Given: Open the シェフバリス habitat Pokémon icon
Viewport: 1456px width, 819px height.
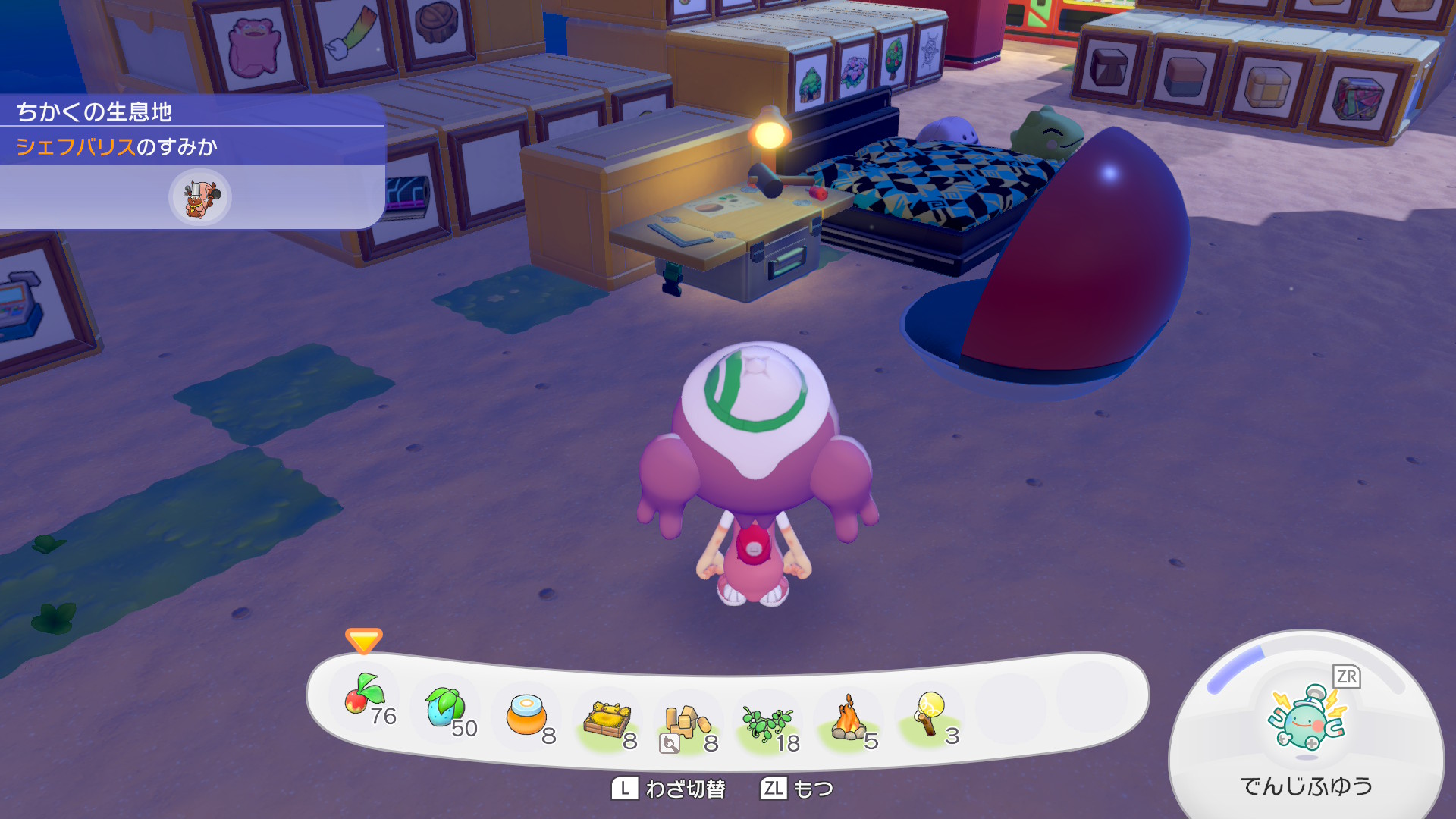Looking at the screenshot, I should coord(199,197).
